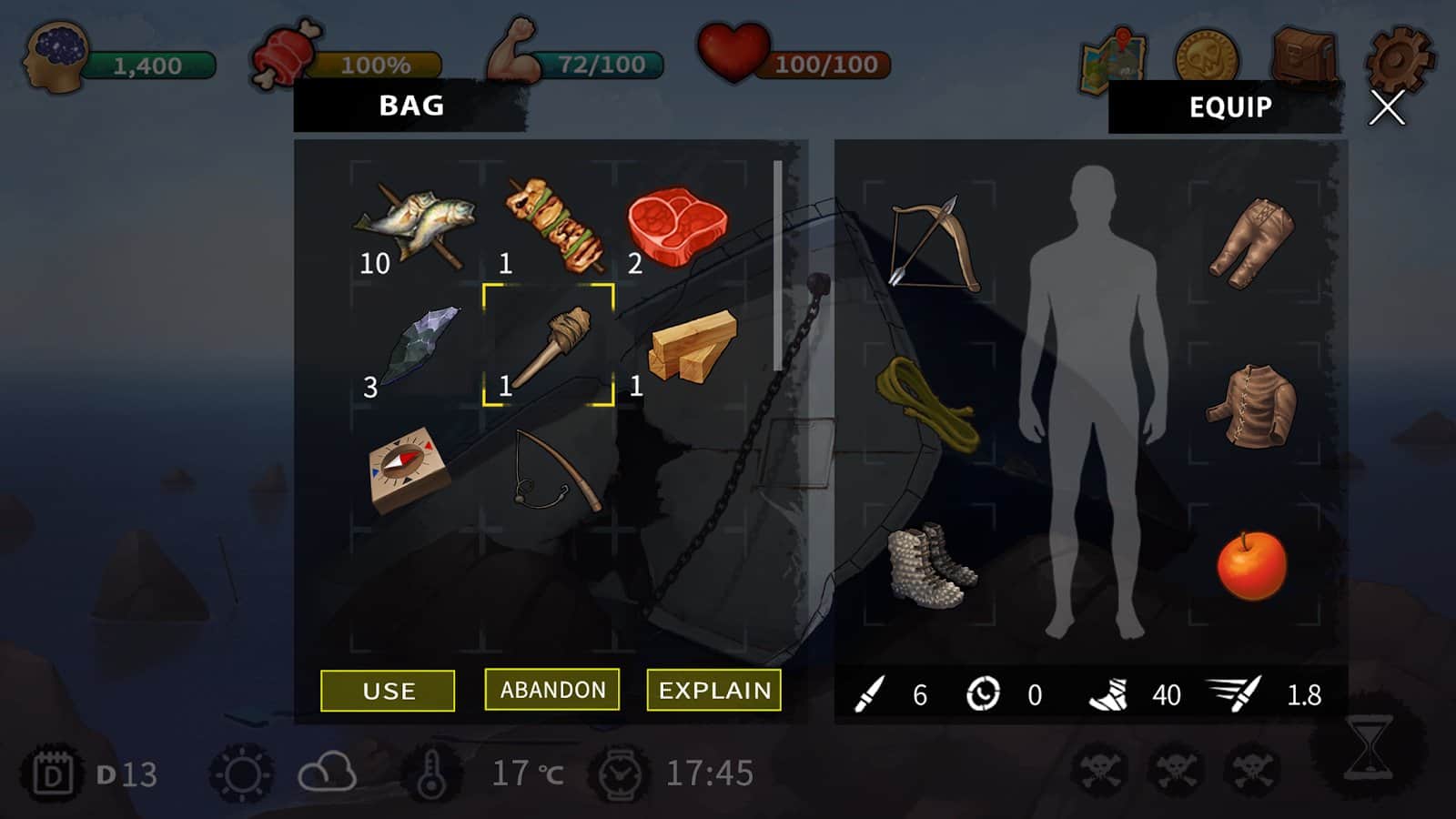Close the bag and equip window
The height and width of the screenshot is (819, 1456).
(x=1387, y=108)
